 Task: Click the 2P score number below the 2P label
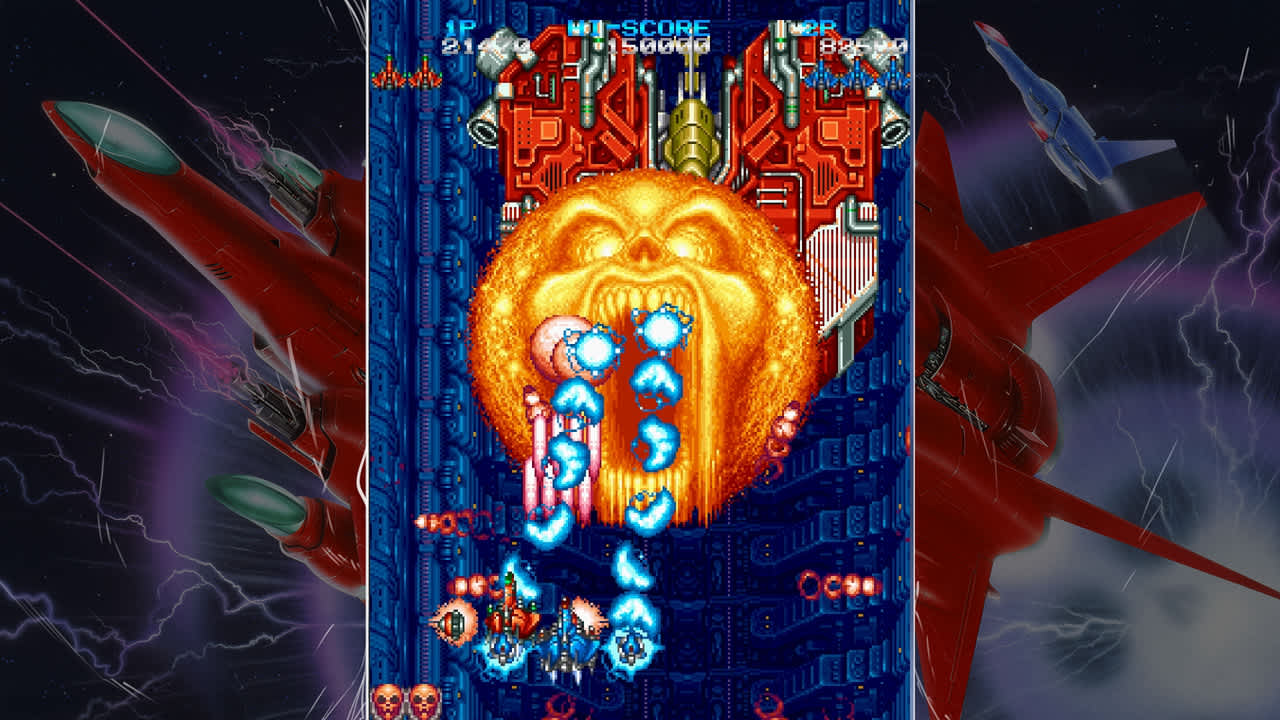[855, 46]
